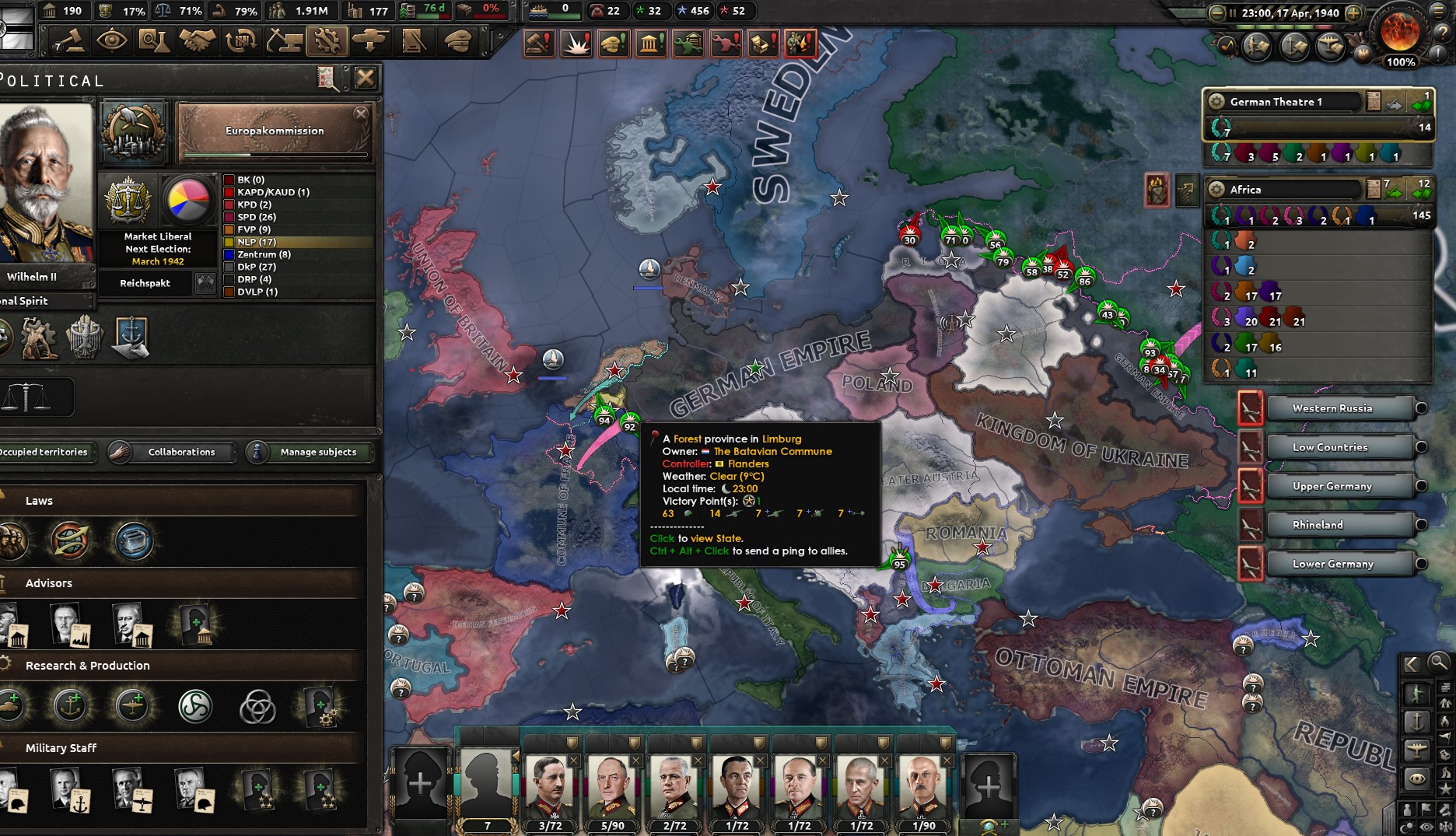This screenshot has height=836, width=1456.
Task: Toggle the magnify map view icon bottom right
Action: point(1437,664)
